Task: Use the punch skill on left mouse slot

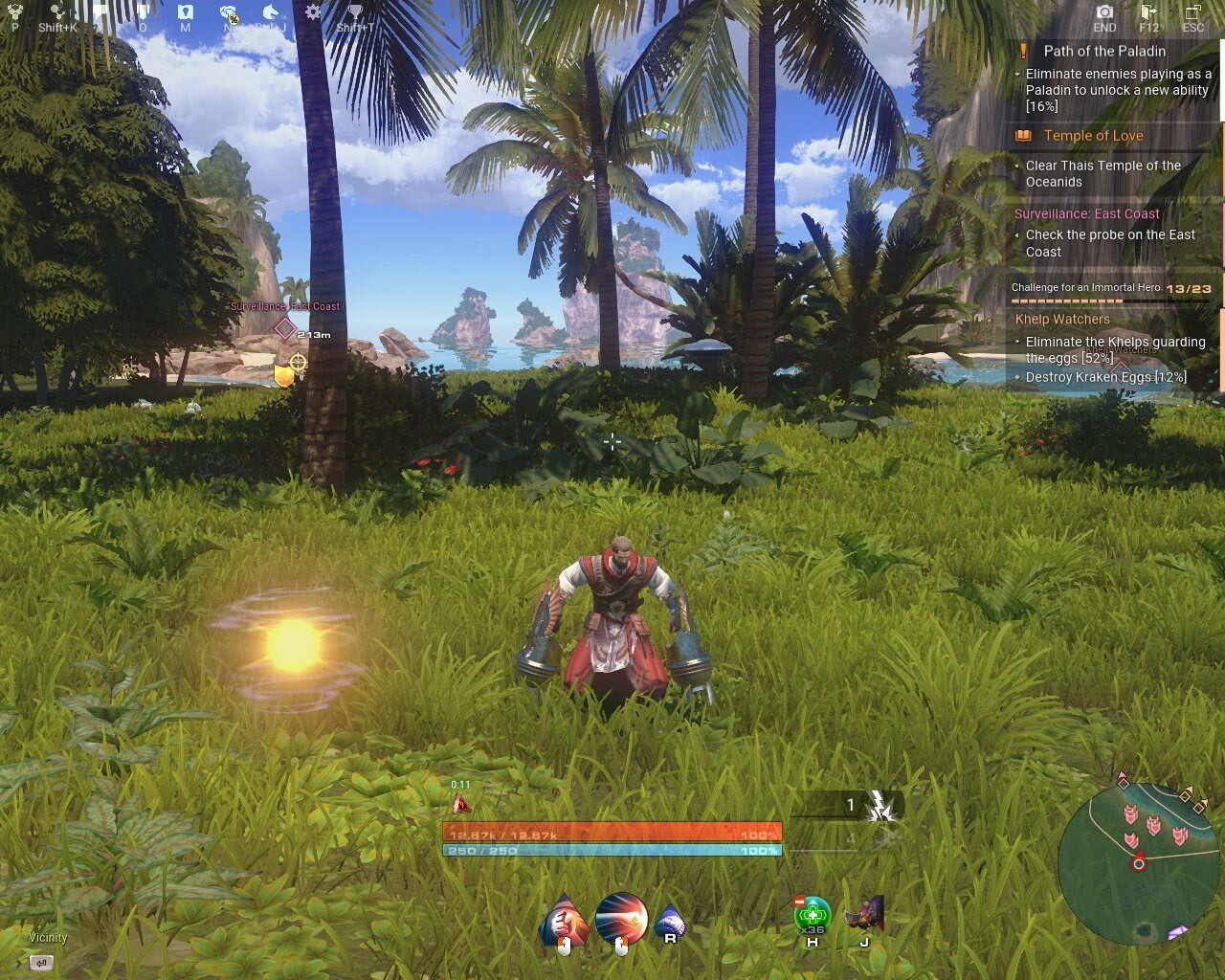Action: coord(565,919)
